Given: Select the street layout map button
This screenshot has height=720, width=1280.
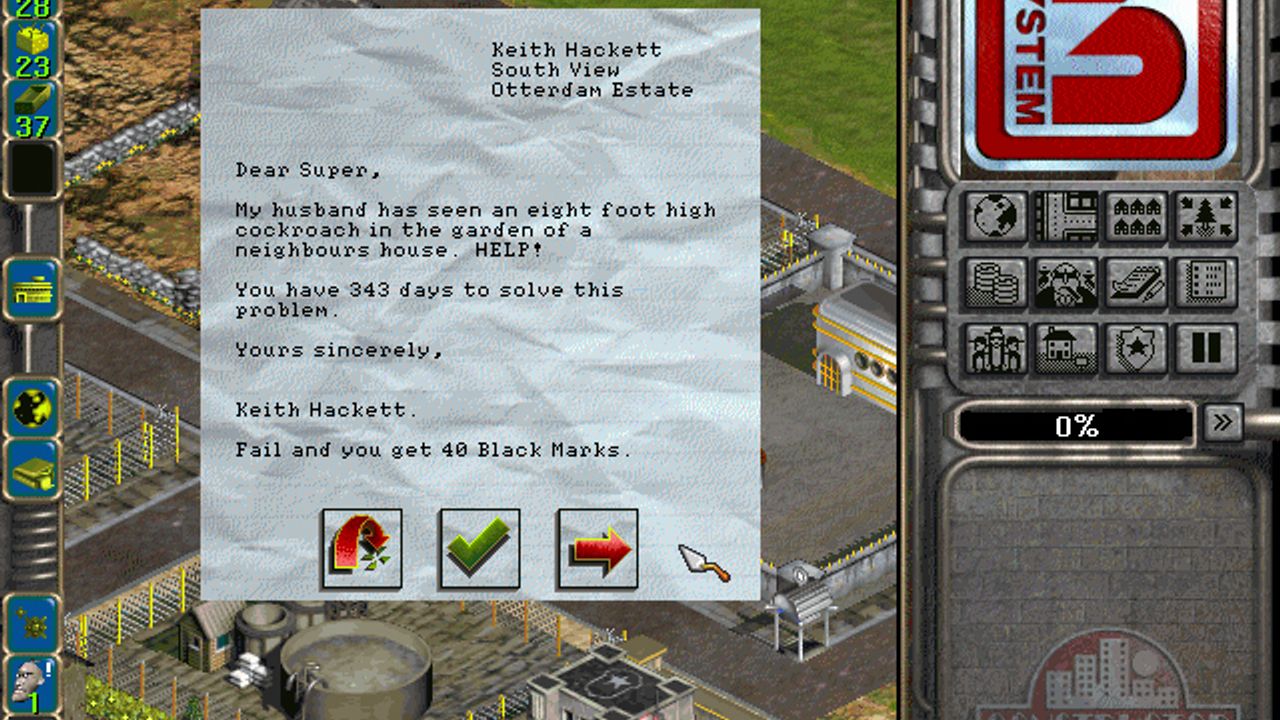Looking at the screenshot, I should tap(1066, 216).
